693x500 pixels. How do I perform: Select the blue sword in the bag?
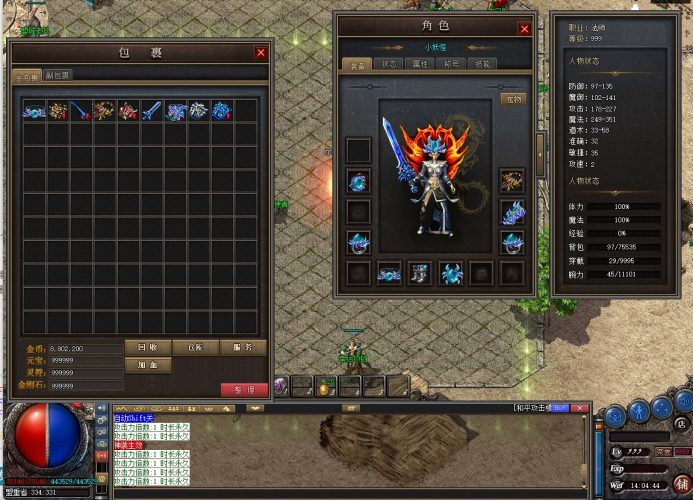pyautogui.click(x=153, y=110)
